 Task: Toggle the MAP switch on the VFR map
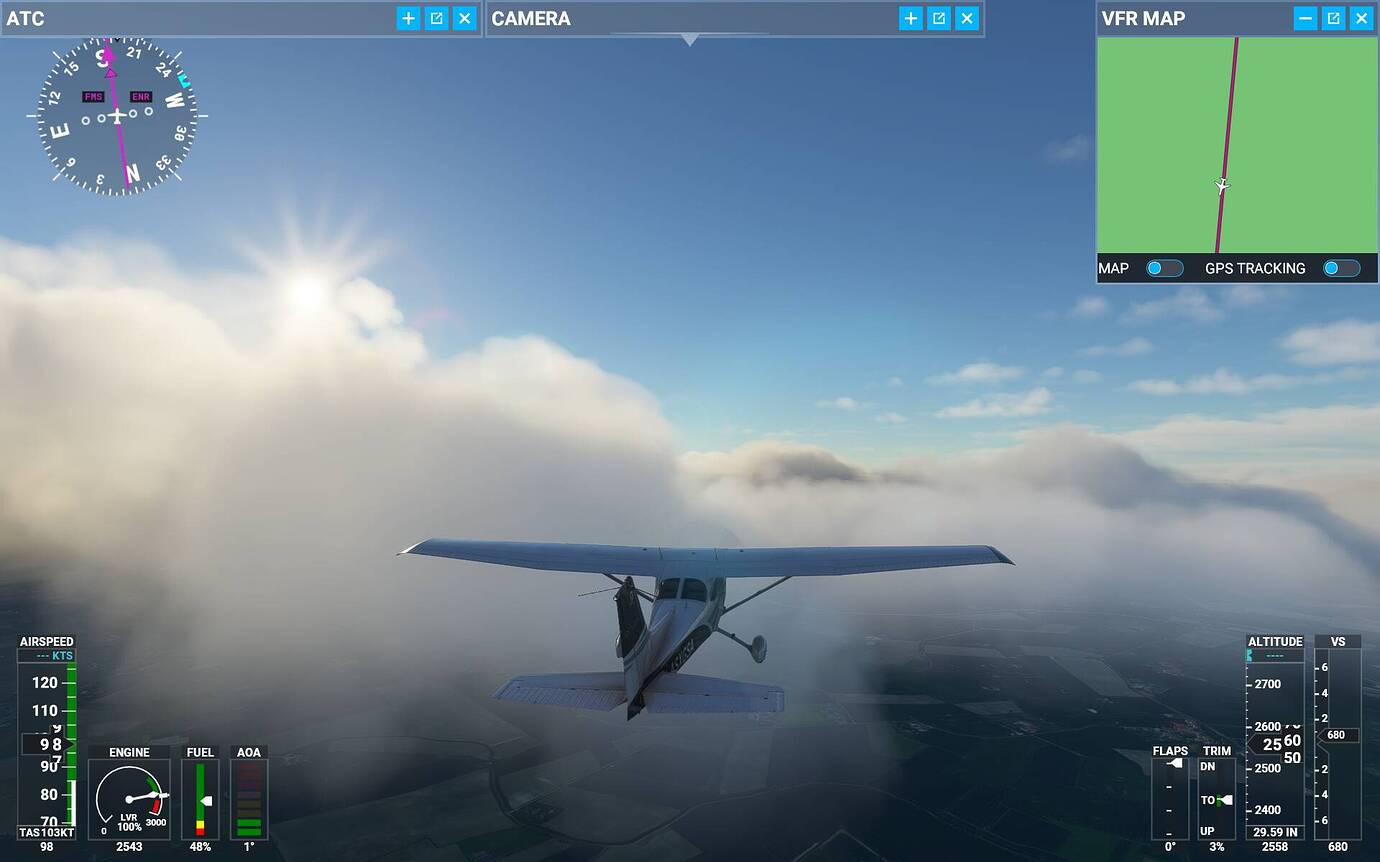pos(1163,268)
